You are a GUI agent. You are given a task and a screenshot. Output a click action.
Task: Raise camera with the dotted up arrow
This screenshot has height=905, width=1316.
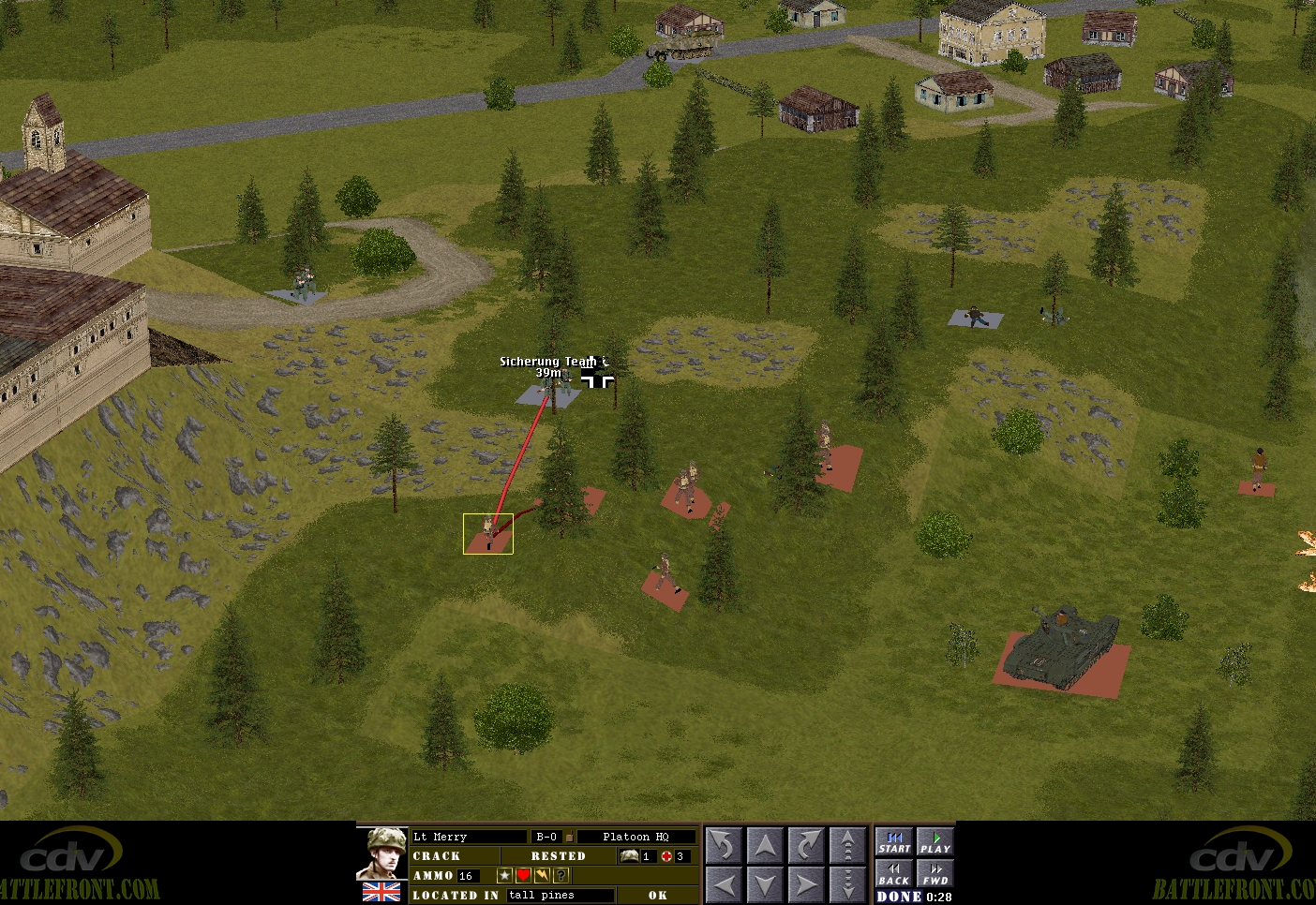(x=847, y=845)
